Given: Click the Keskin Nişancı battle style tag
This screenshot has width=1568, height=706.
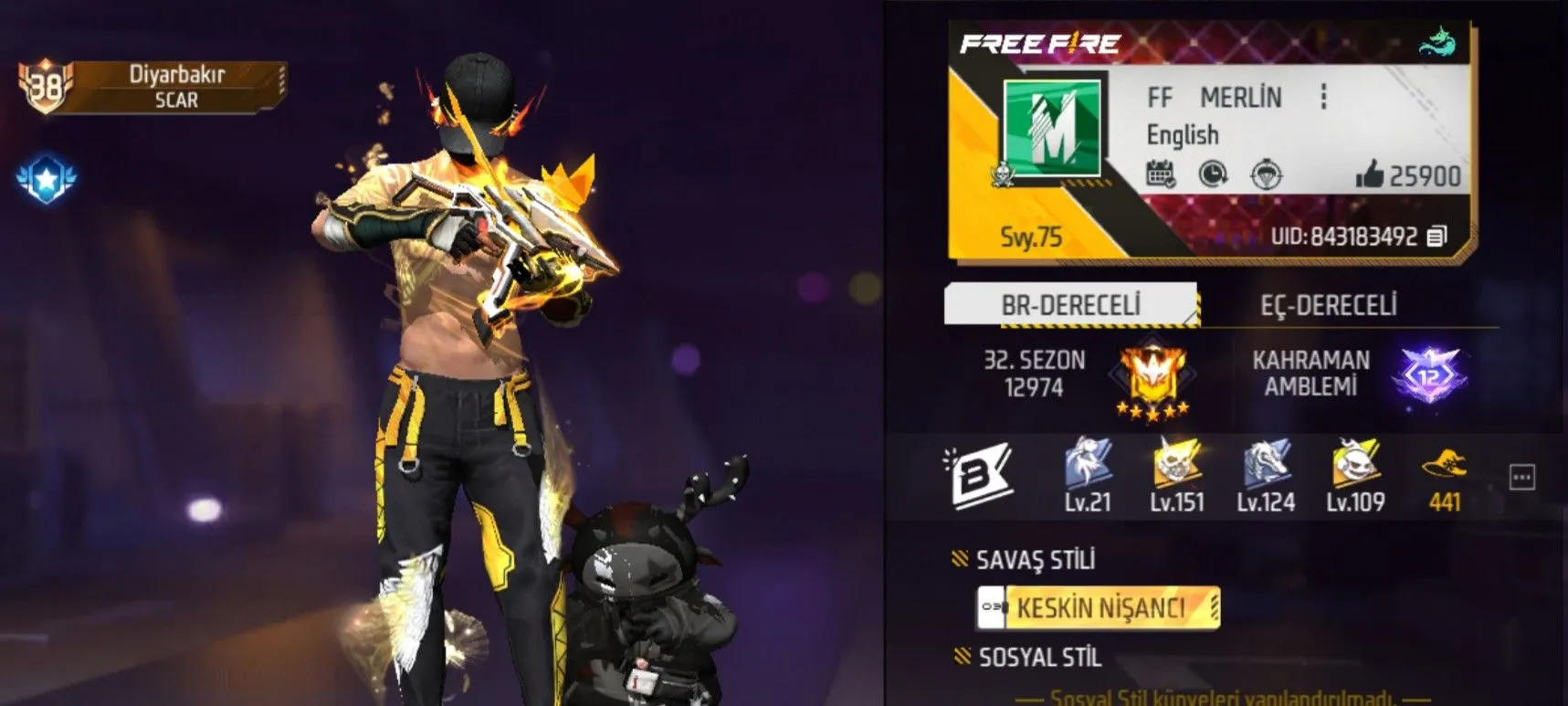Looking at the screenshot, I should tap(1099, 607).
